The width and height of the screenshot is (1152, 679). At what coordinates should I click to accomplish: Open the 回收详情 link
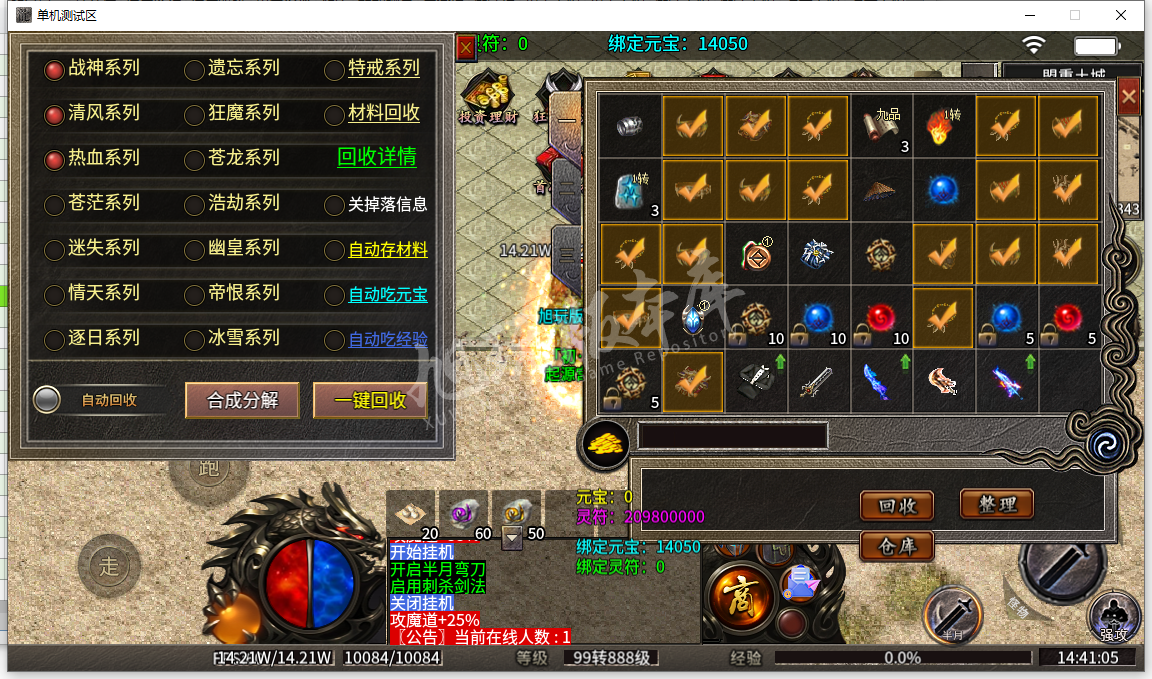[x=376, y=157]
